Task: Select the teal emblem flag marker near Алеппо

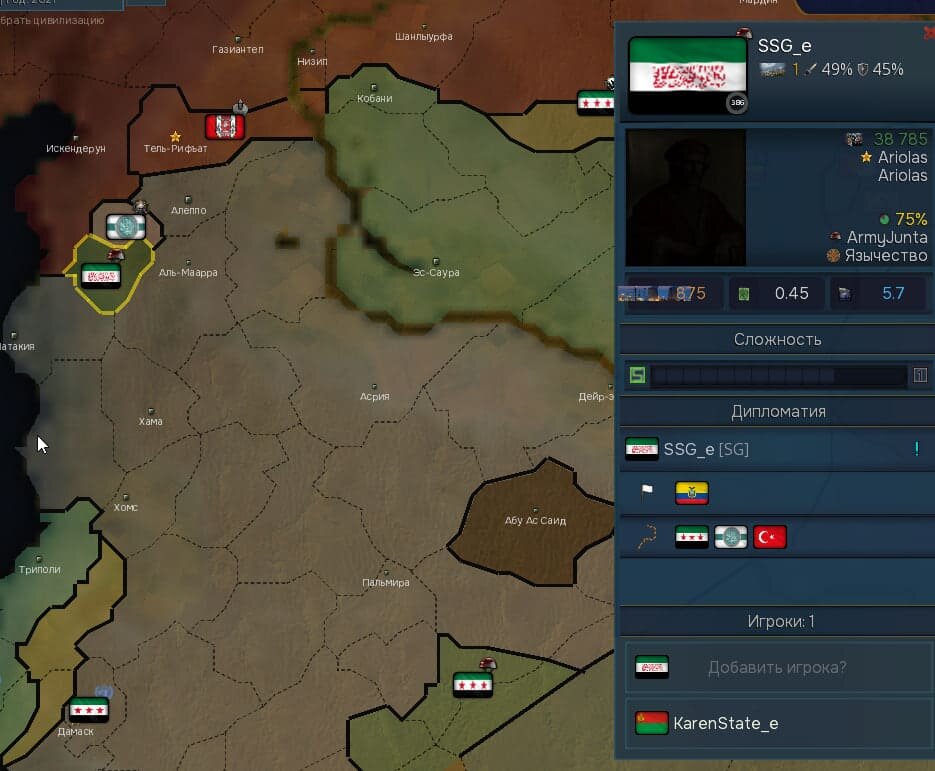Action: [126, 227]
